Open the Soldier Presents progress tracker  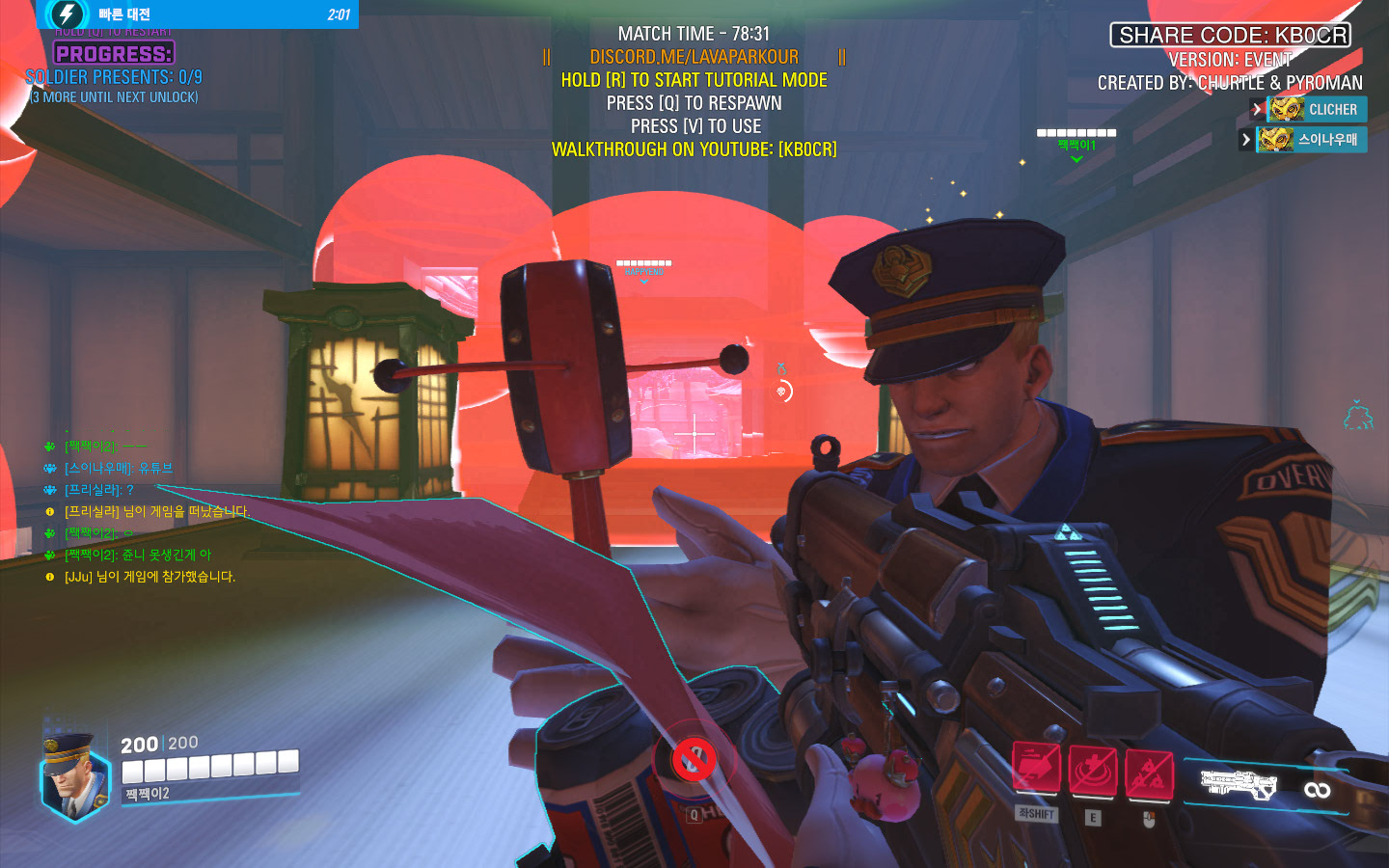114,76
